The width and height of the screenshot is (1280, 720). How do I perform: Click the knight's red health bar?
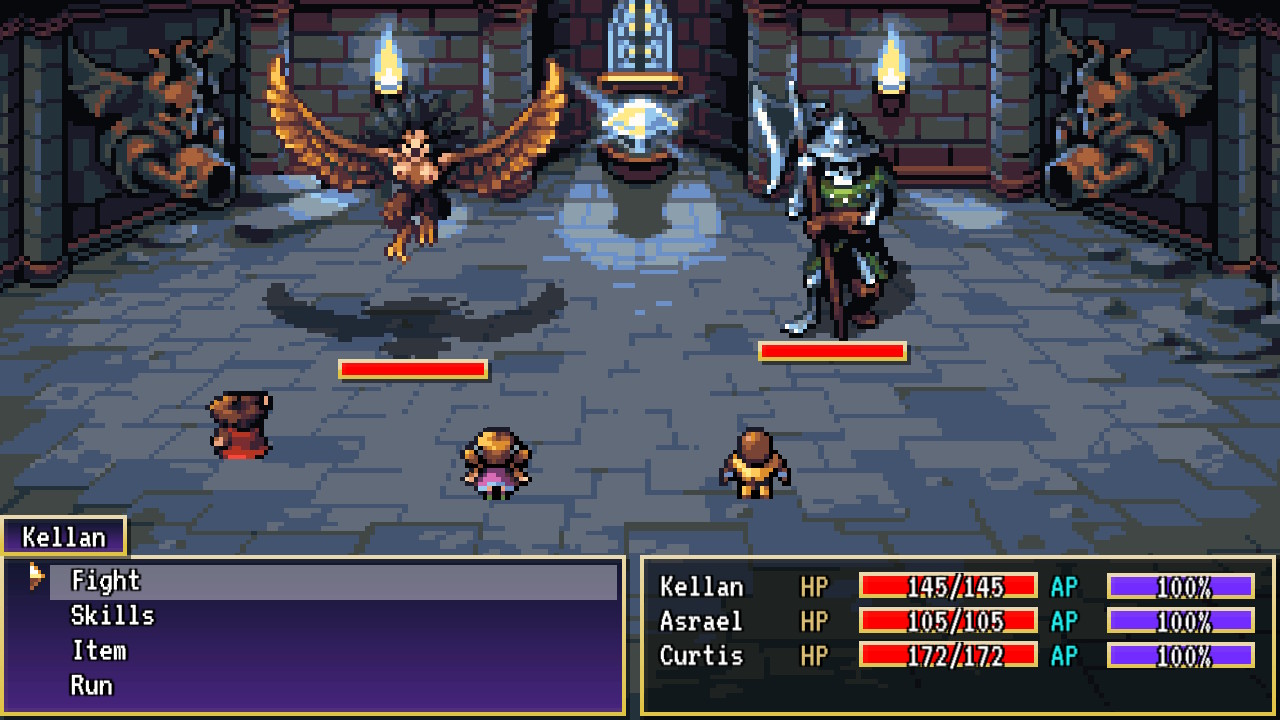pos(832,352)
